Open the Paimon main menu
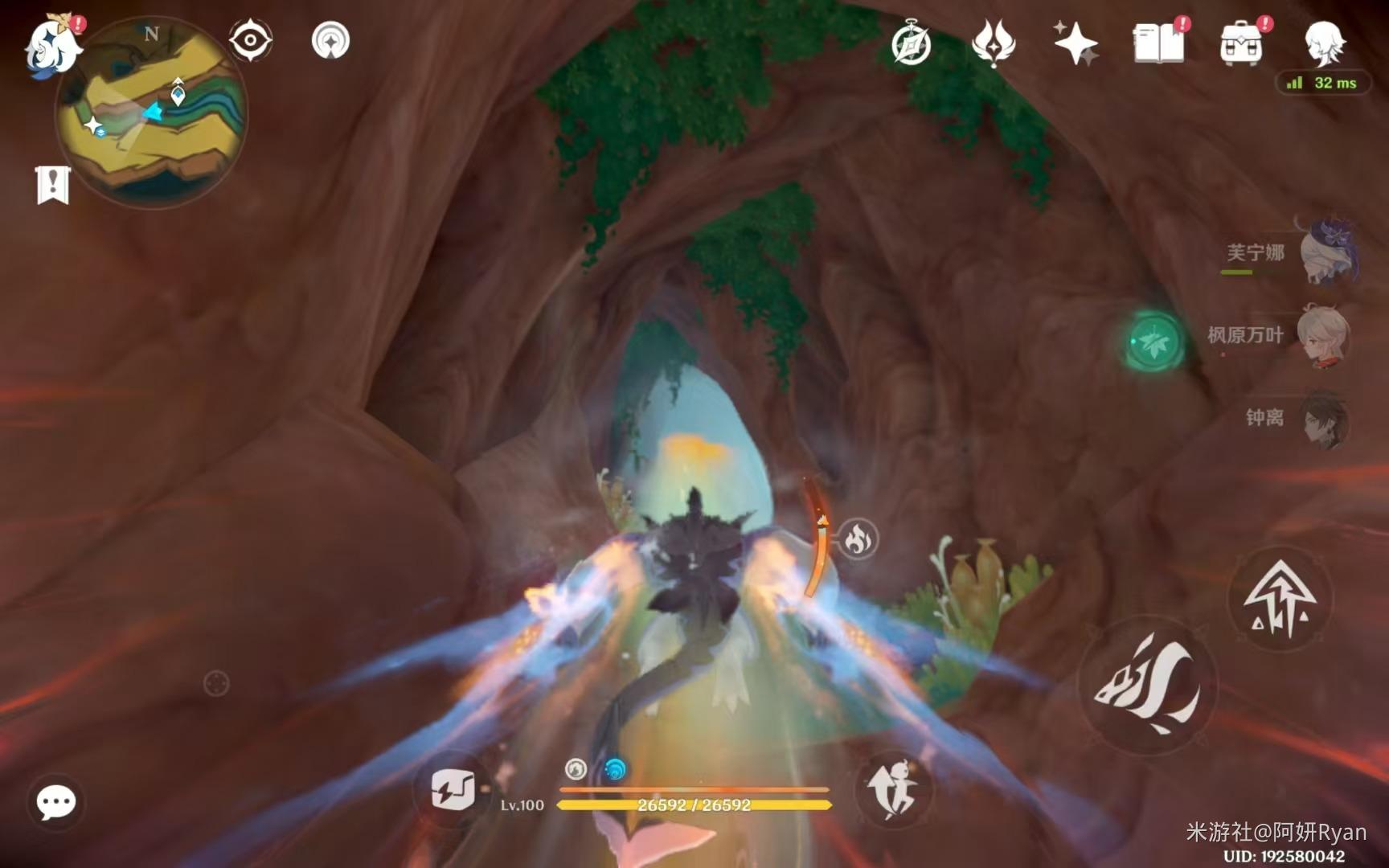The width and height of the screenshot is (1389, 868). click(x=53, y=46)
